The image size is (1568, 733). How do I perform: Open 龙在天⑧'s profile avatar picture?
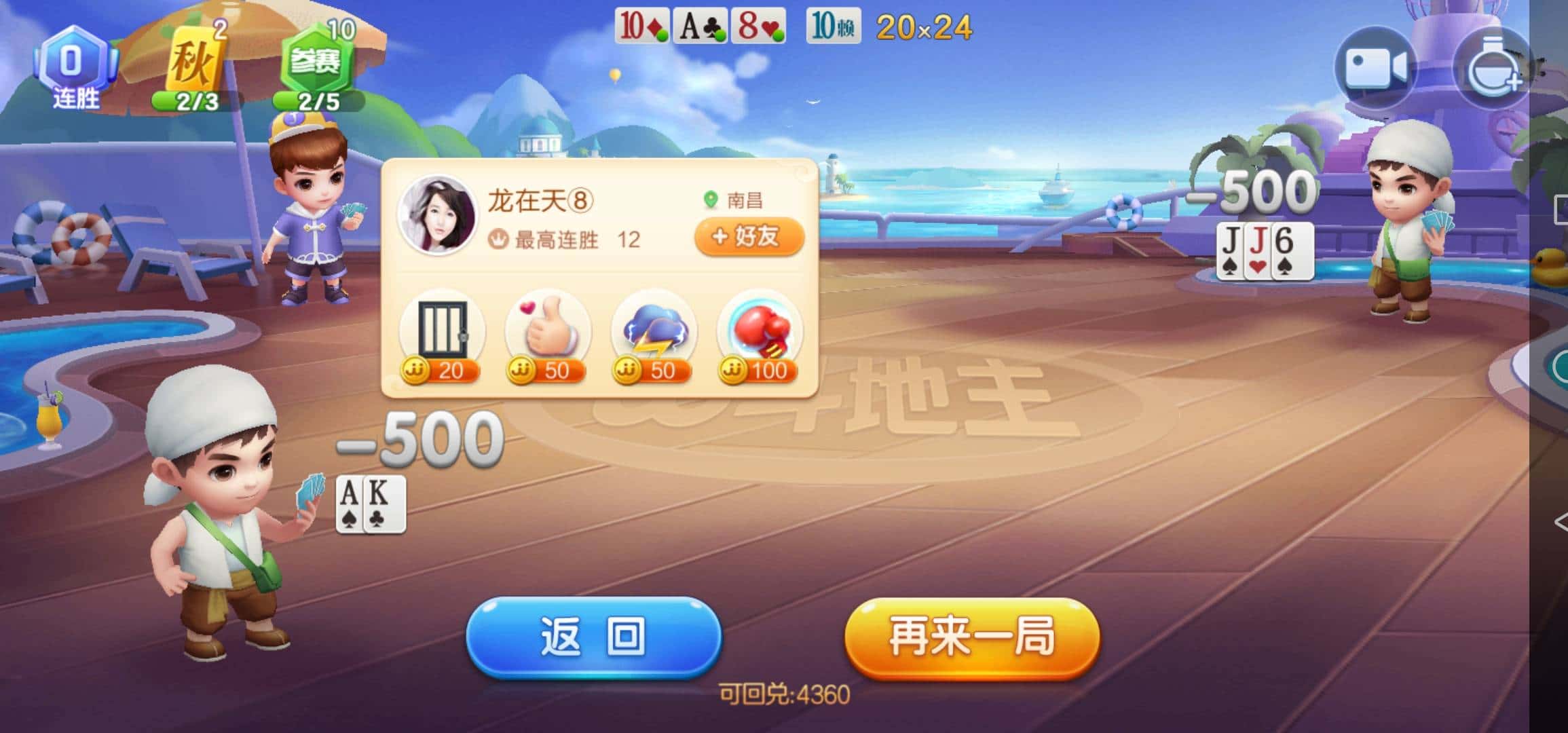point(441,217)
